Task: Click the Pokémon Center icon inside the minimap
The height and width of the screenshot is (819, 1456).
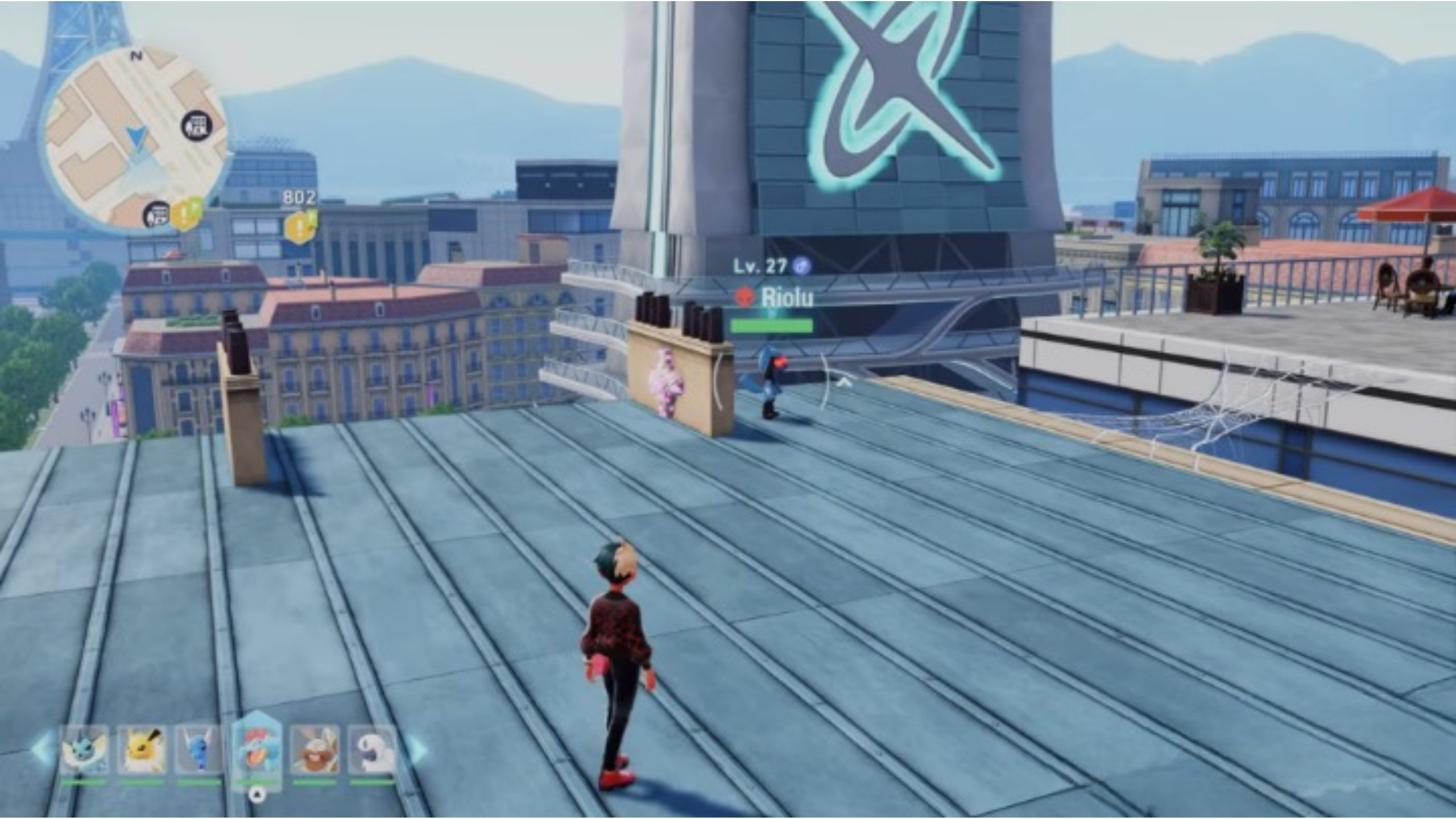Action: pyautogui.click(x=195, y=125)
